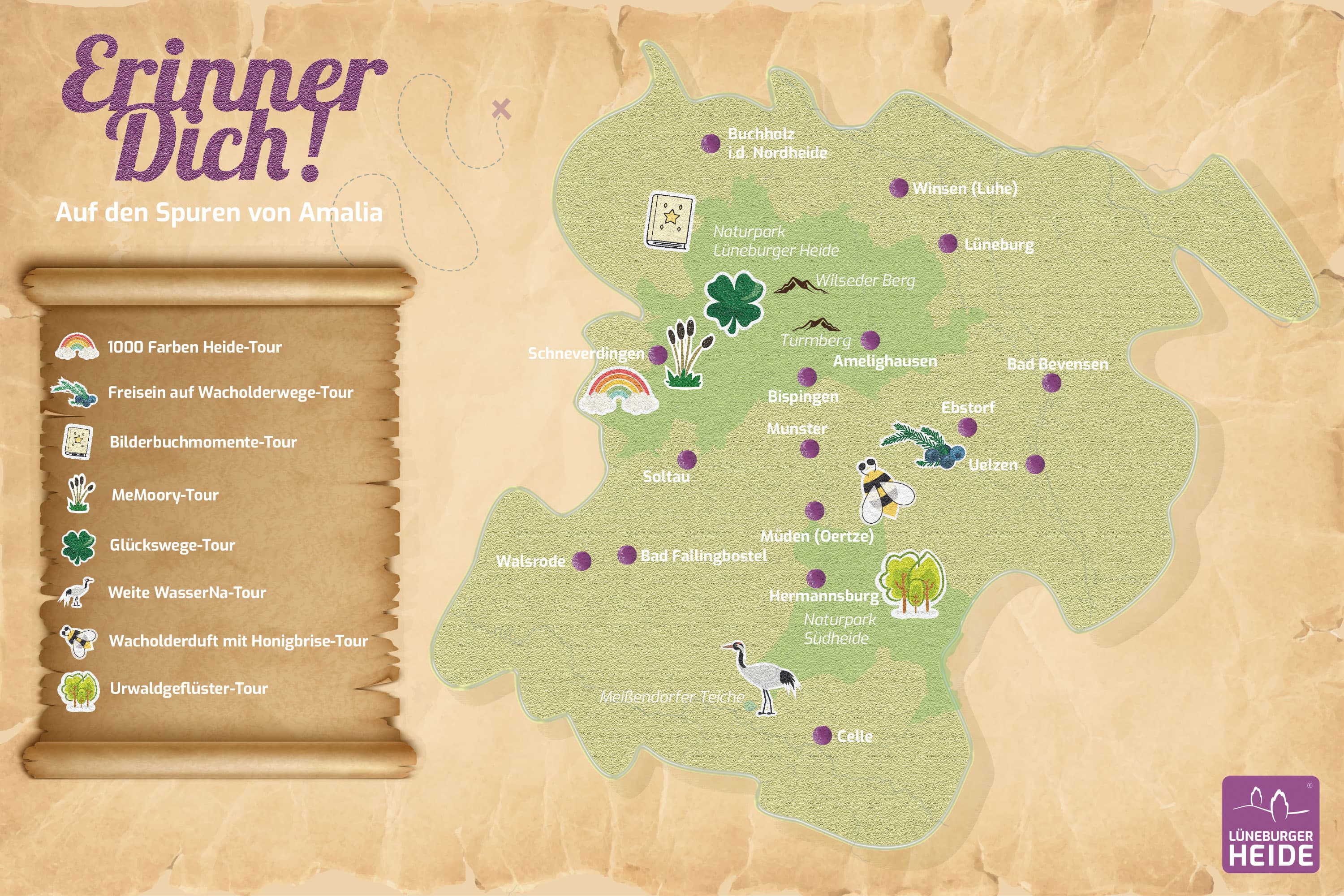Select the Urwaldgeflüster-Tour legend entry
Screen dimensions: 1344x896
point(188,688)
